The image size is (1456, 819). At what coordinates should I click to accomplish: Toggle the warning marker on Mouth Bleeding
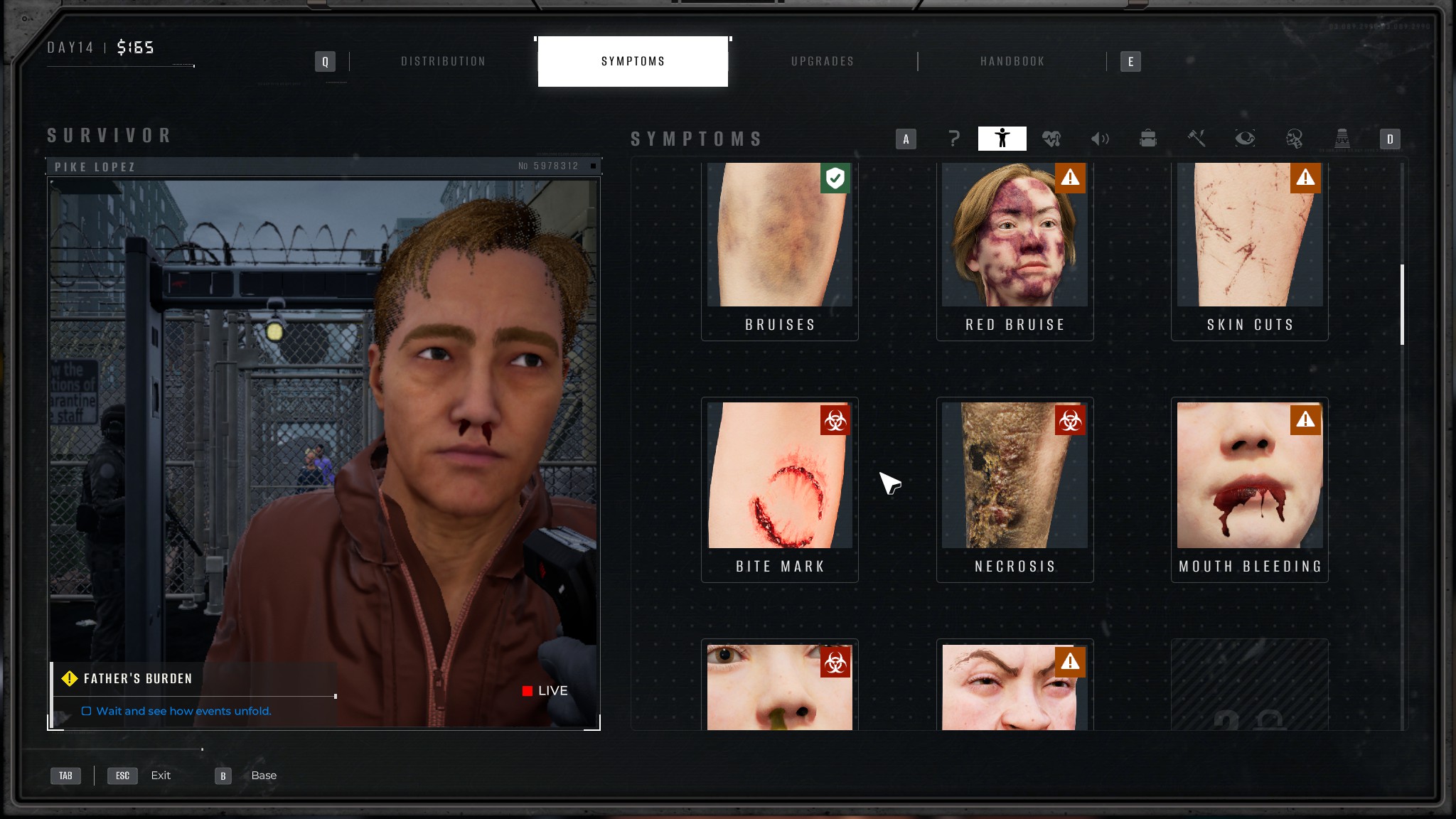(1305, 420)
